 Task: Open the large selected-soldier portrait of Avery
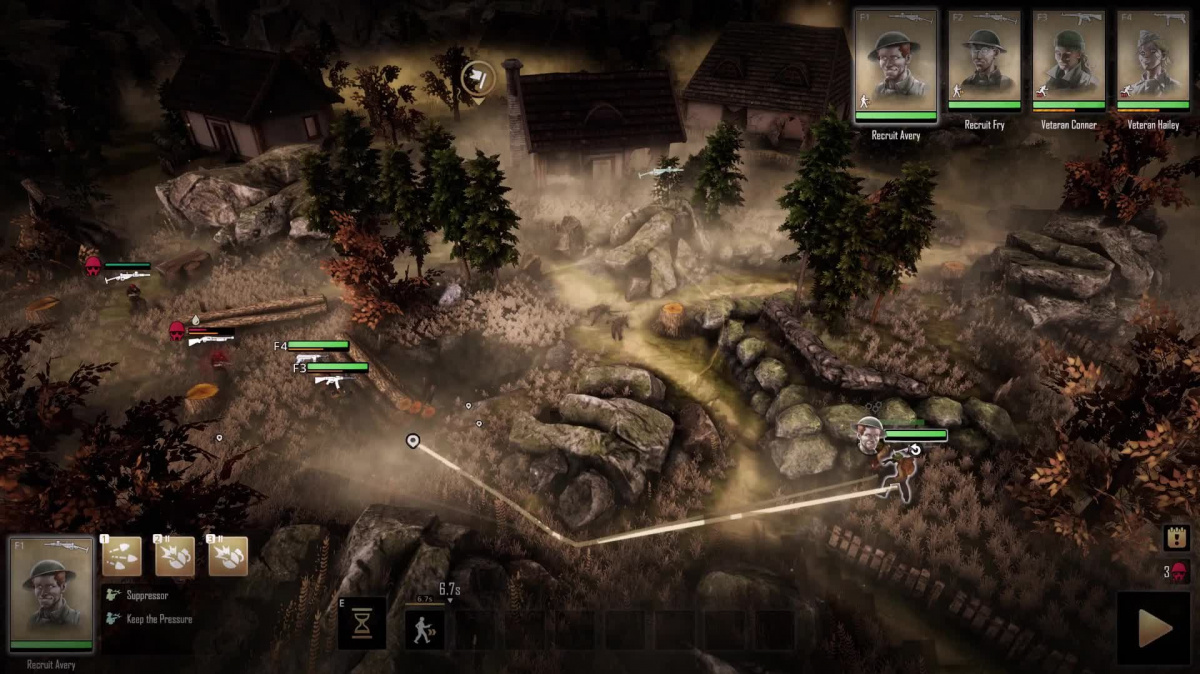click(x=51, y=594)
